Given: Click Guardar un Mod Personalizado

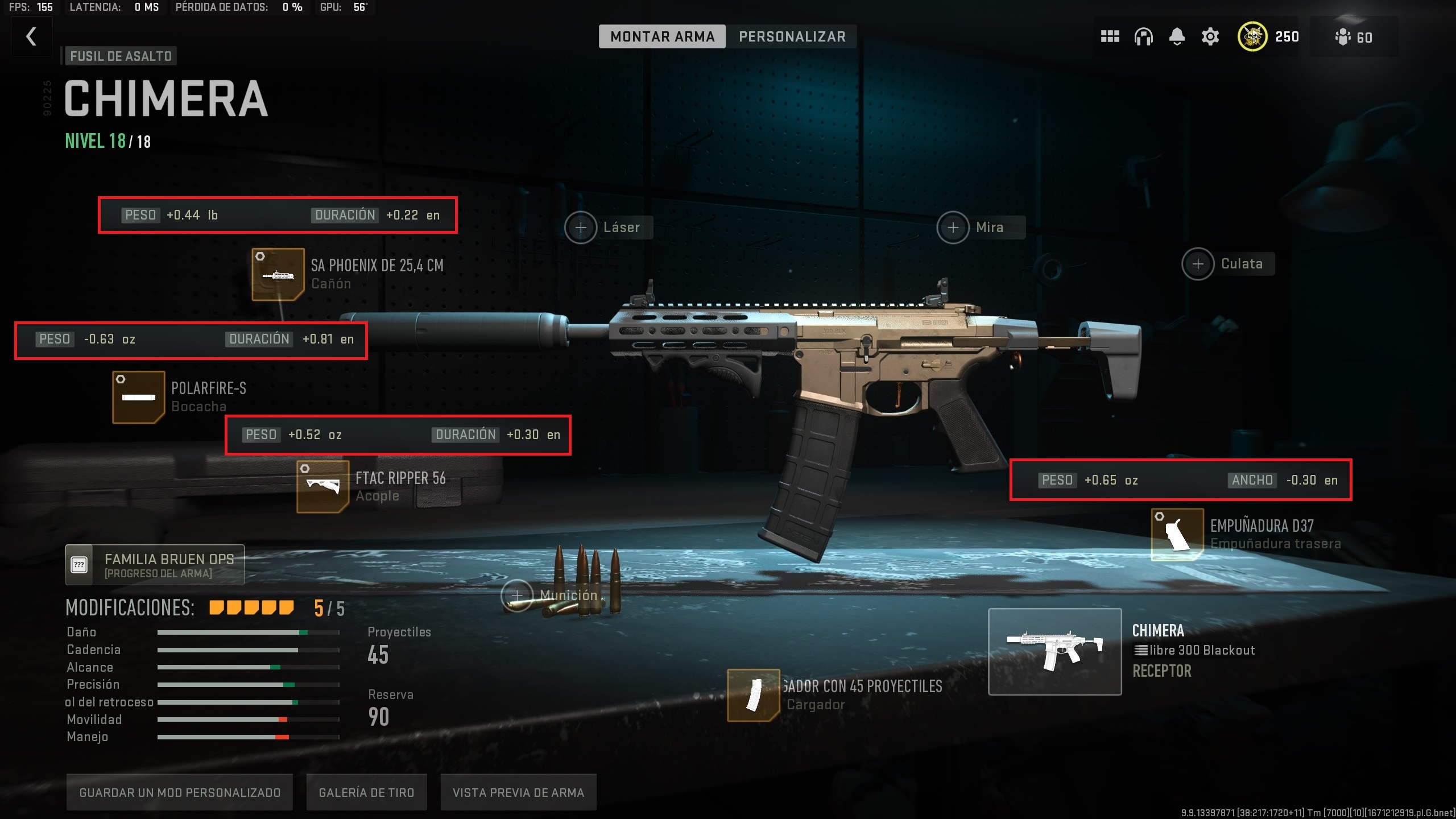Looking at the screenshot, I should (x=180, y=792).
